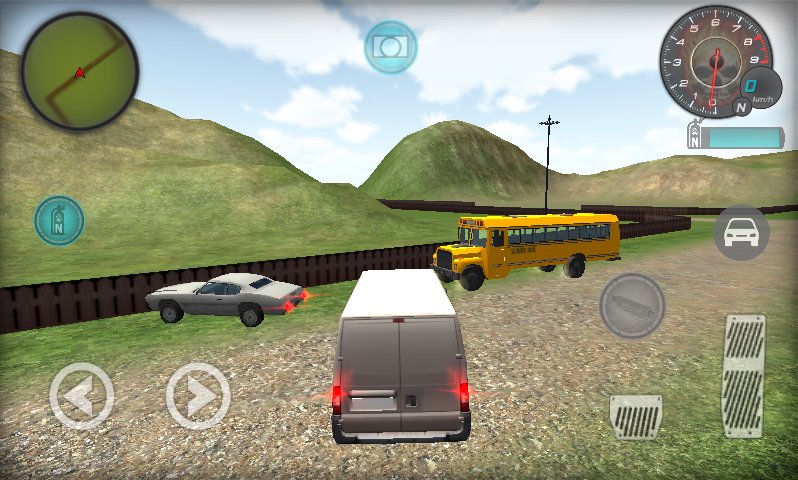Viewport: 798px width, 480px height.
Task: Tap the grey round handbrake button
Action: coord(632,305)
